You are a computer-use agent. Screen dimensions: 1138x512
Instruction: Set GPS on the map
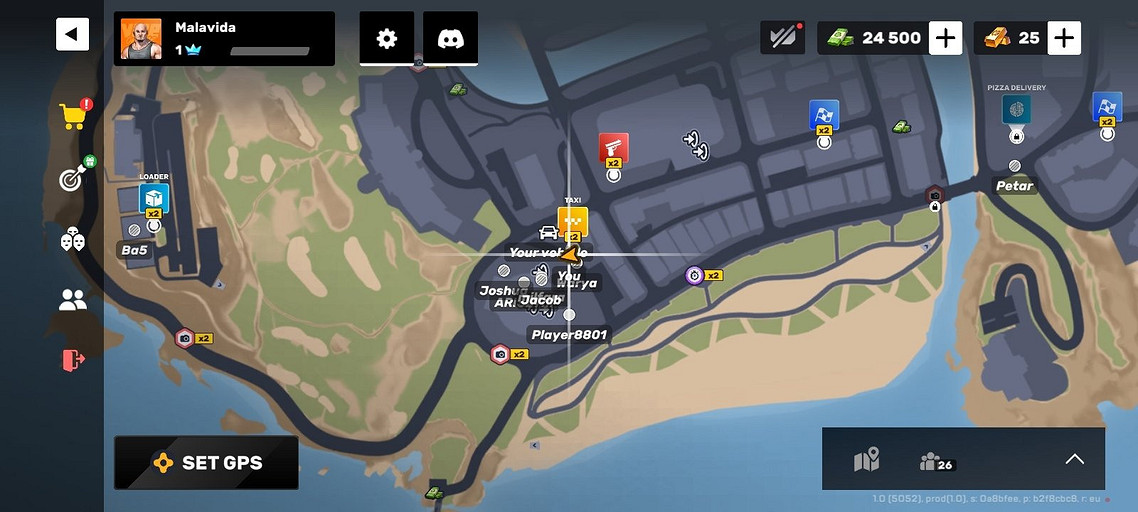point(206,462)
